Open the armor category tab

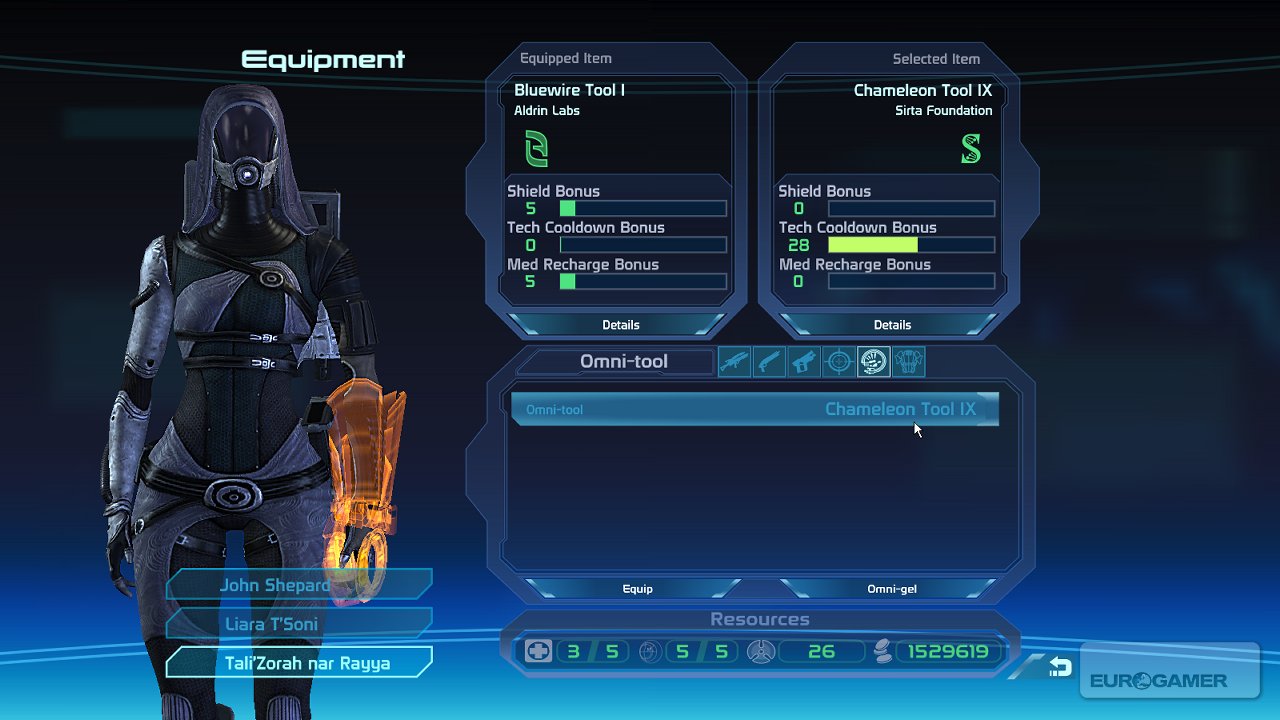(x=908, y=362)
